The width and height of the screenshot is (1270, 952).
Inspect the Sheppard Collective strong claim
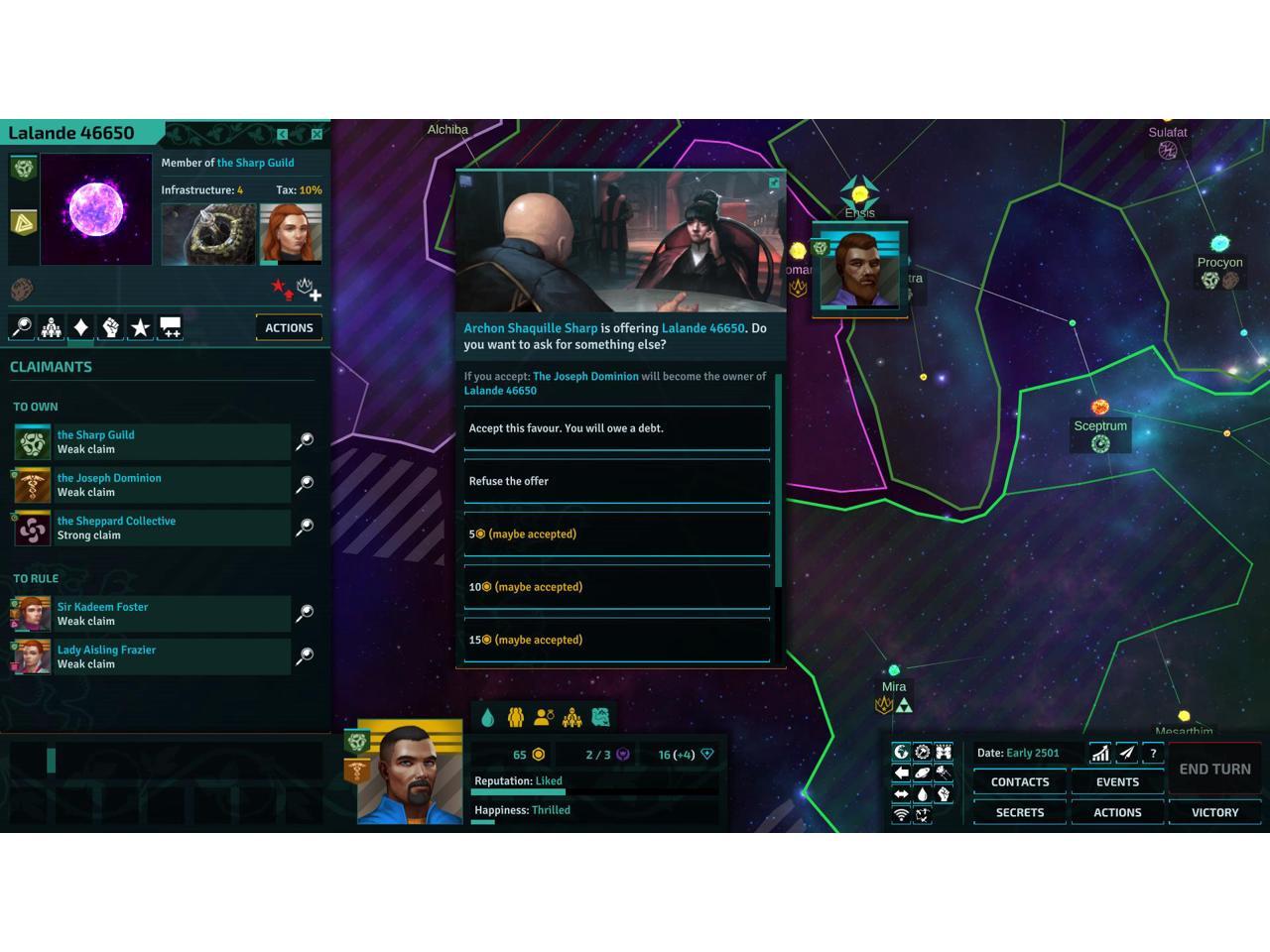(305, 528)
